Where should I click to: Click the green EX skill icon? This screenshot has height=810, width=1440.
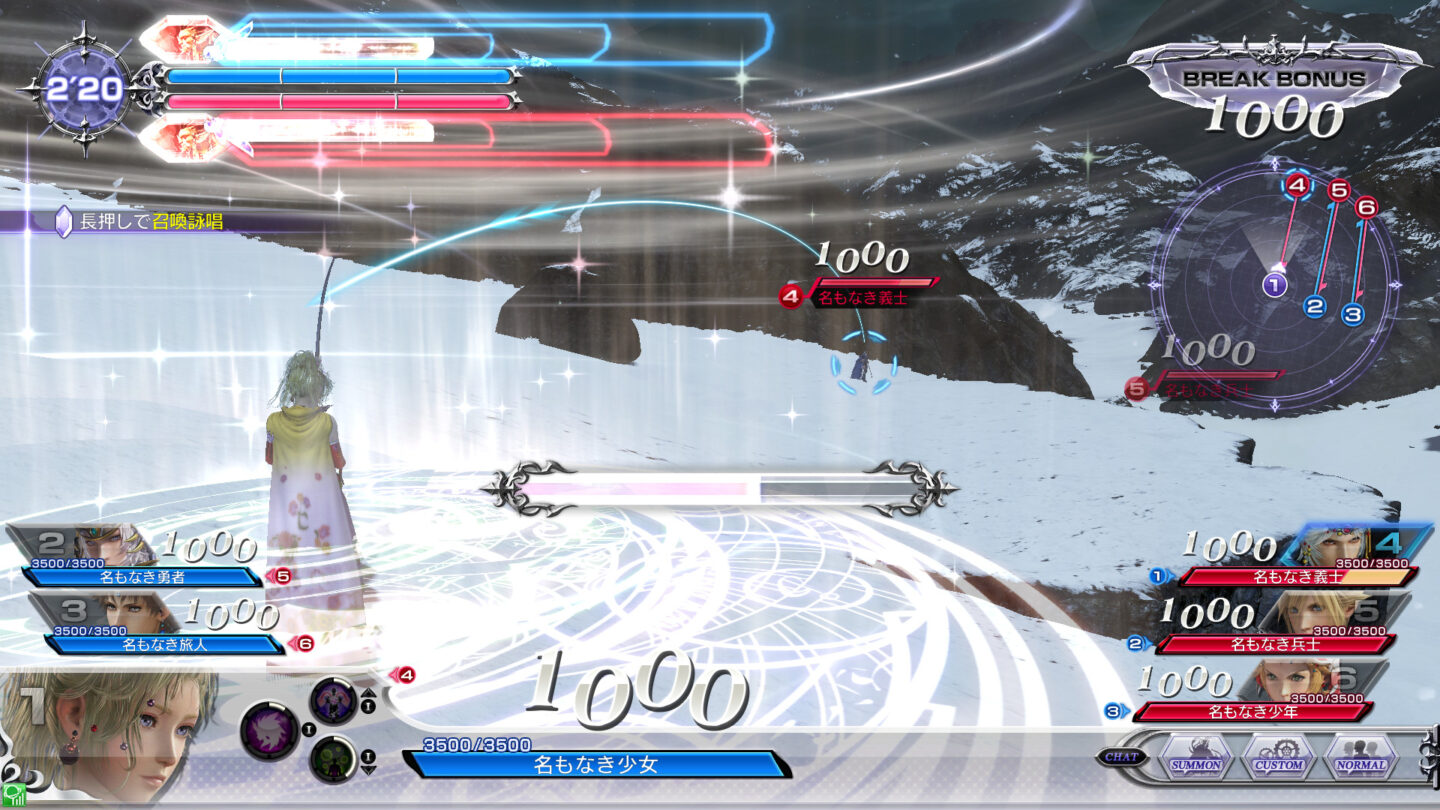coord(334,756)
